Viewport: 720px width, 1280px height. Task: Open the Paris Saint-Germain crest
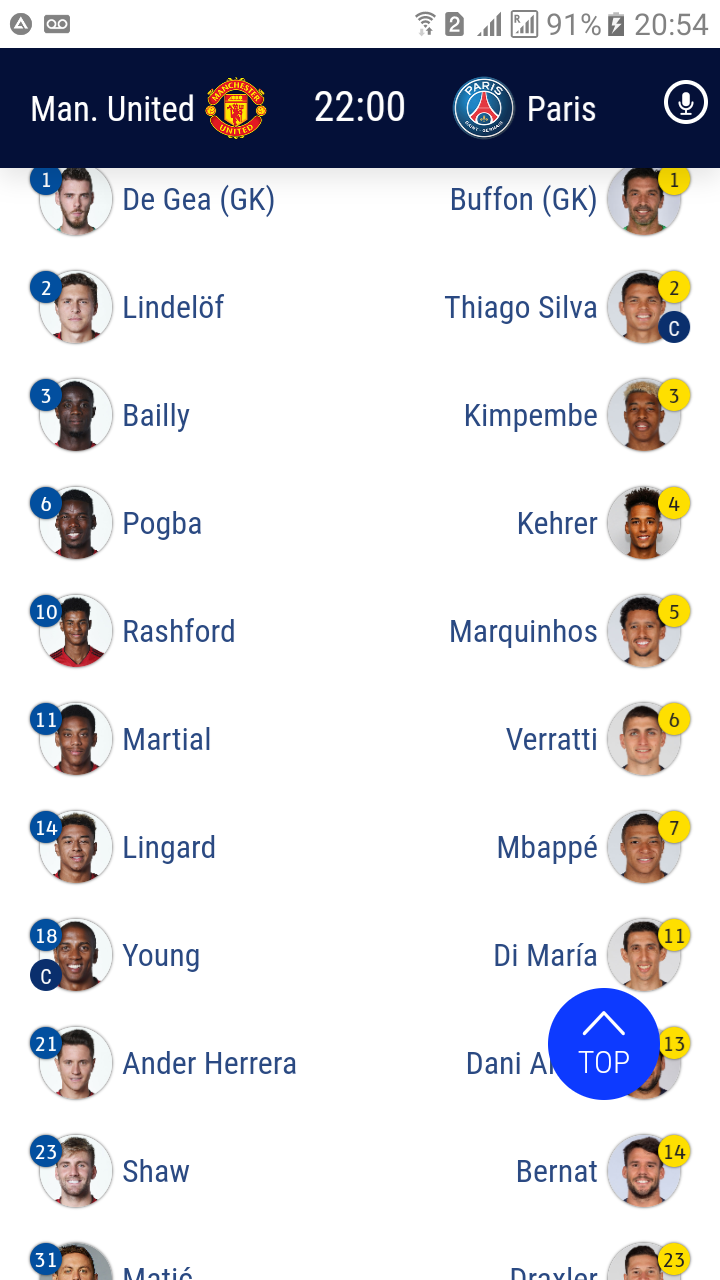484,108
